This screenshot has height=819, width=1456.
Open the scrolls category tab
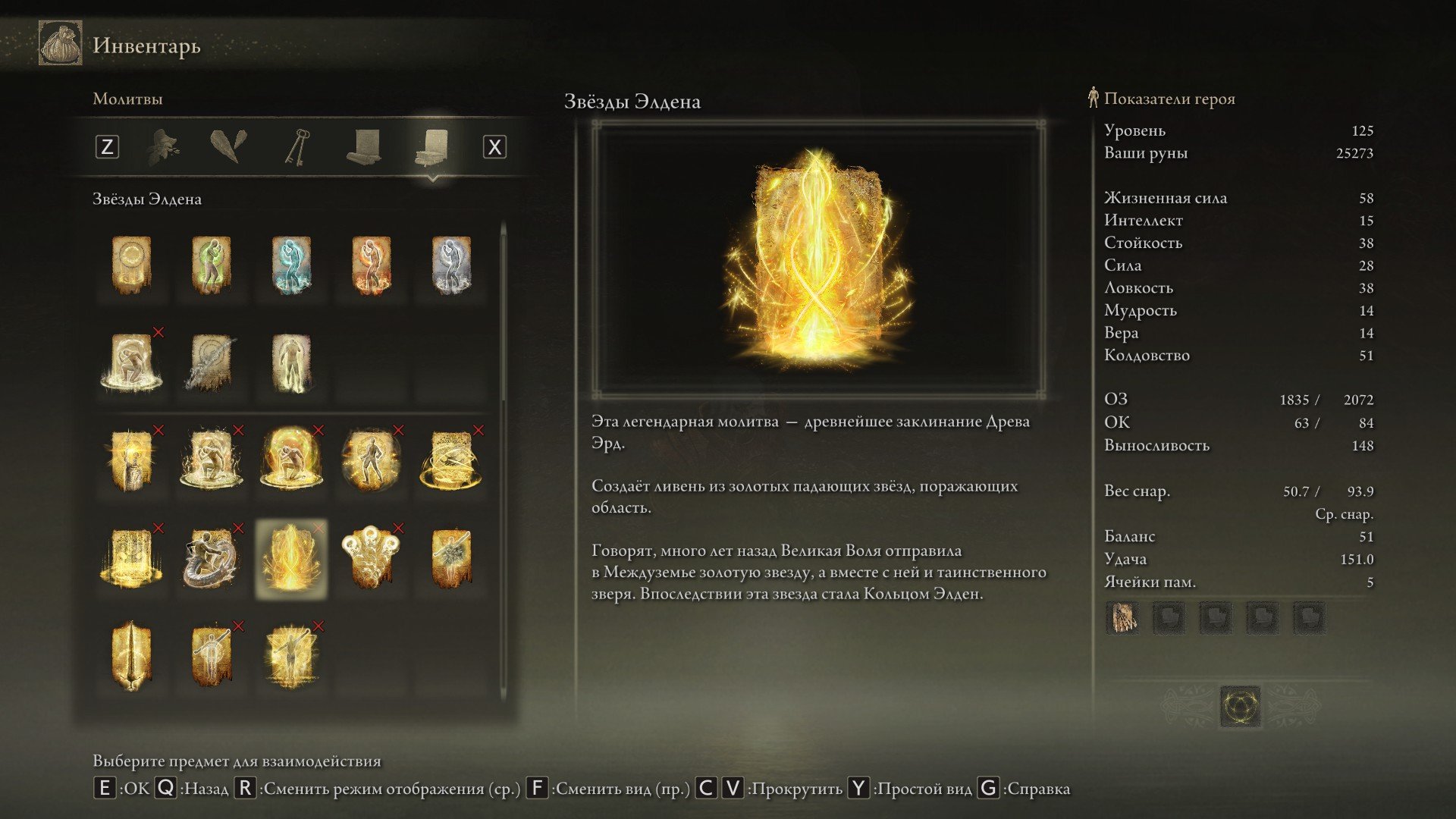pyautogui.click(x=363, y=146)
